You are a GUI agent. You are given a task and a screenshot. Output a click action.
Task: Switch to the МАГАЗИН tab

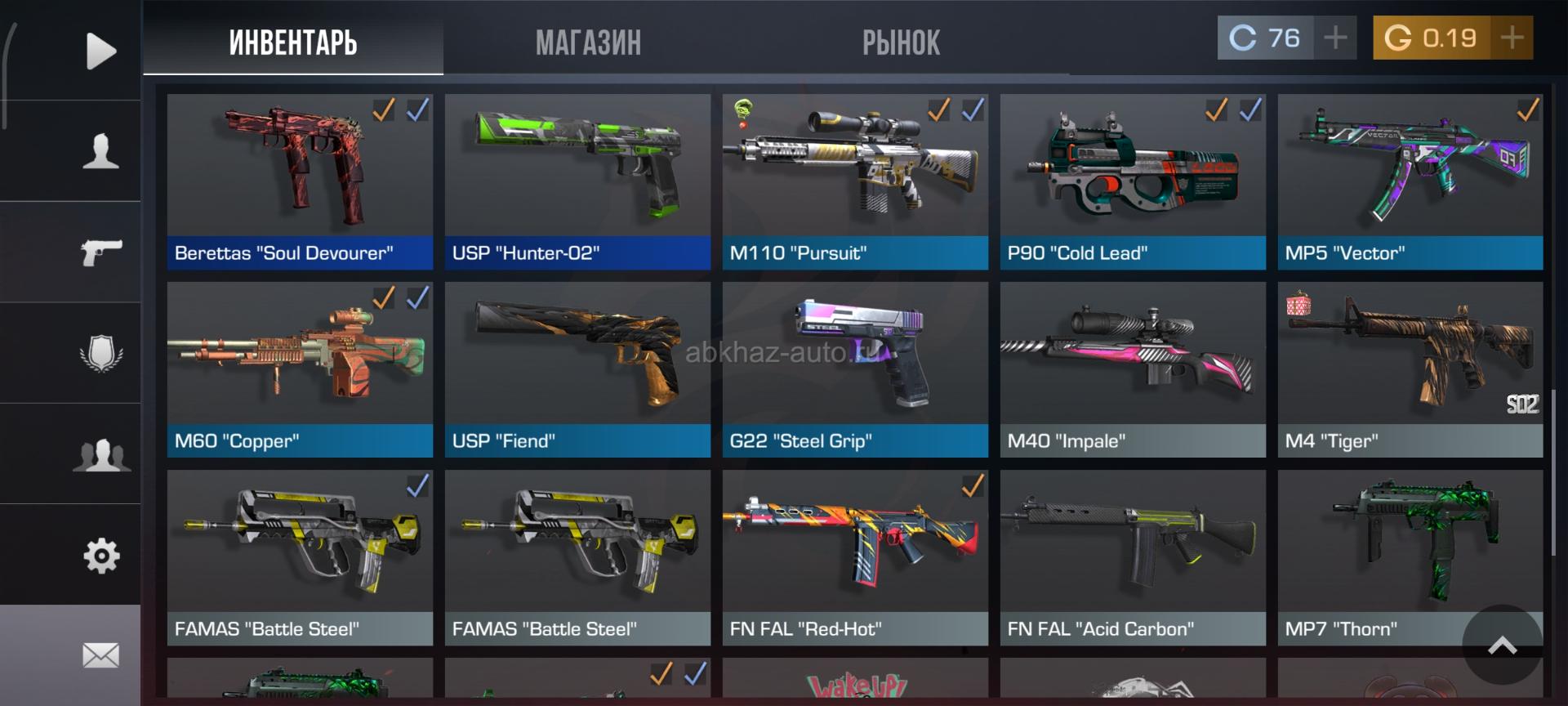coord(588,42)
